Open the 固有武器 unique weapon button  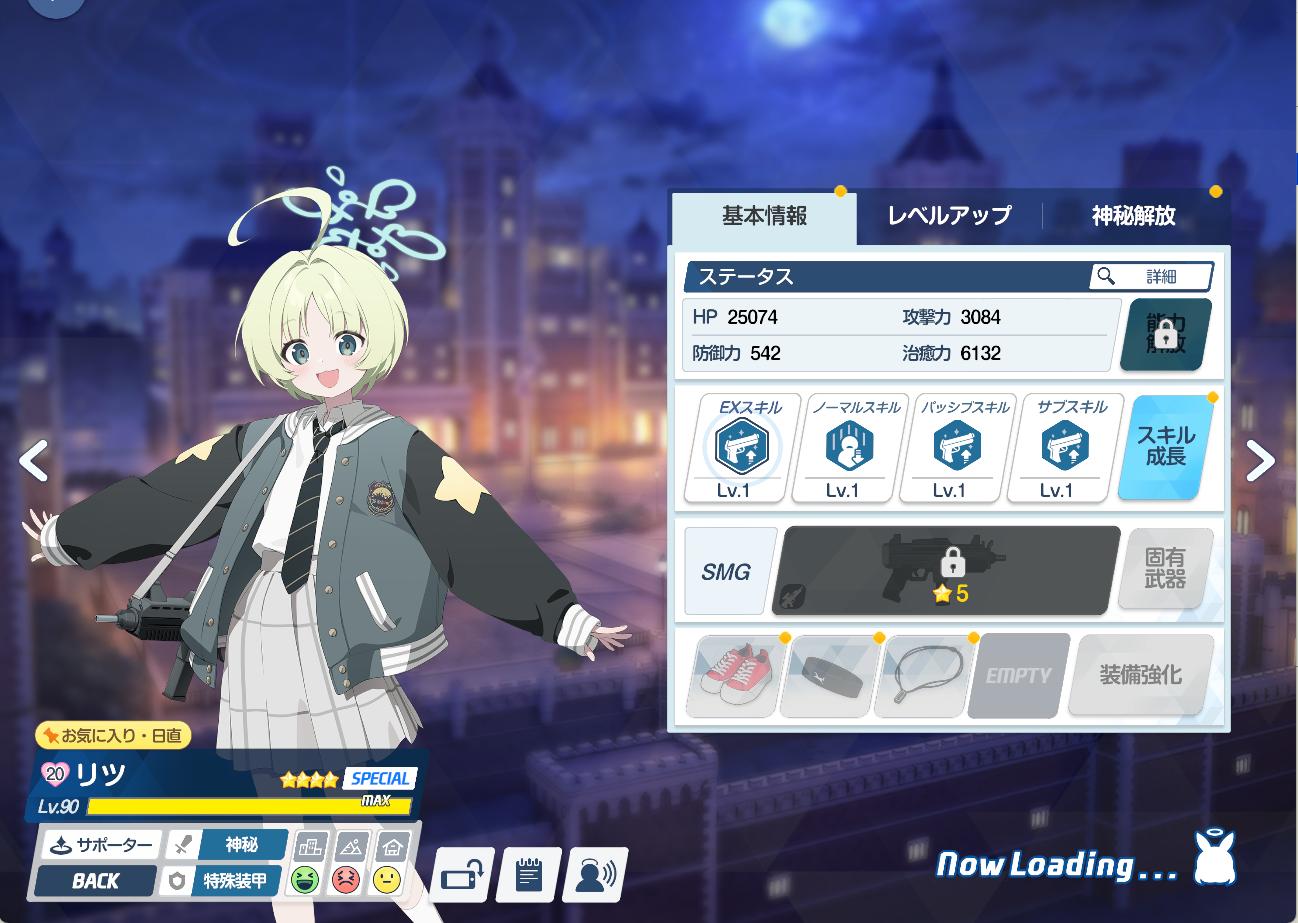pyautogui.click(x=1165, y=570)
